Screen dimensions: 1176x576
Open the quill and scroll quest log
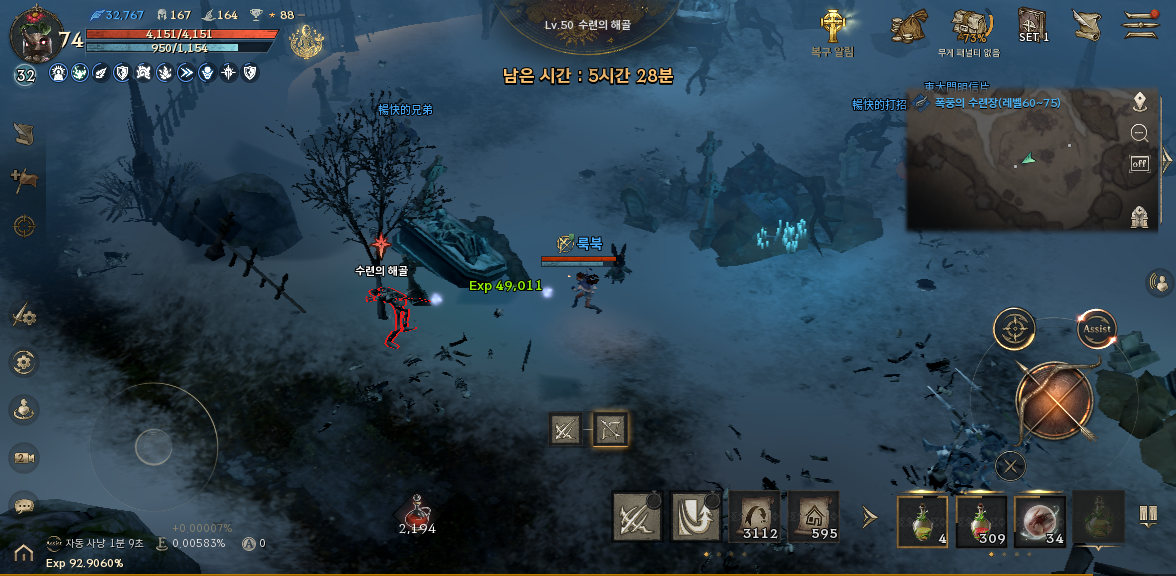[x=1086, y=24]
